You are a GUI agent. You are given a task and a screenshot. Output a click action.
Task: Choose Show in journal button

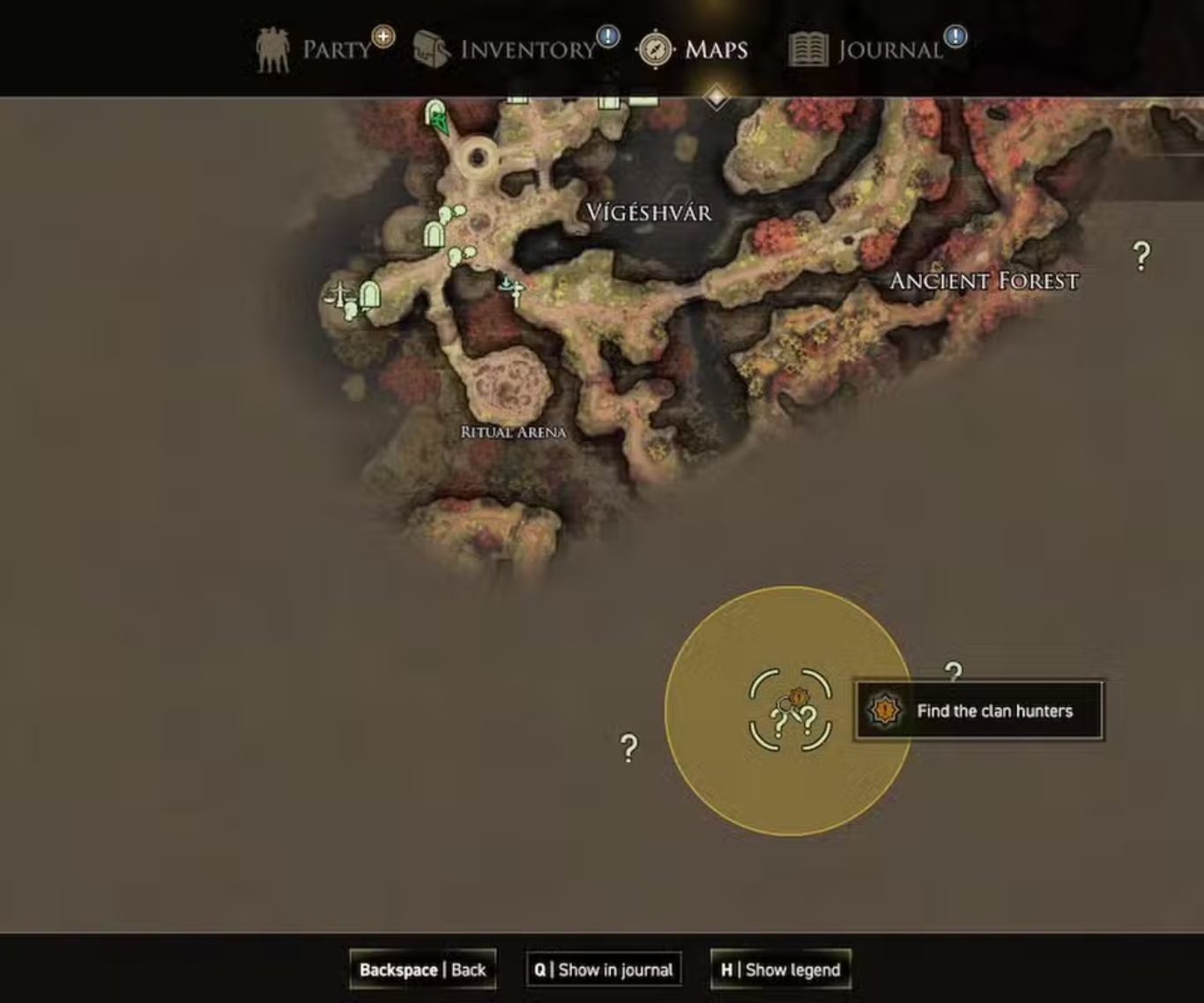(x=604, y=970)
